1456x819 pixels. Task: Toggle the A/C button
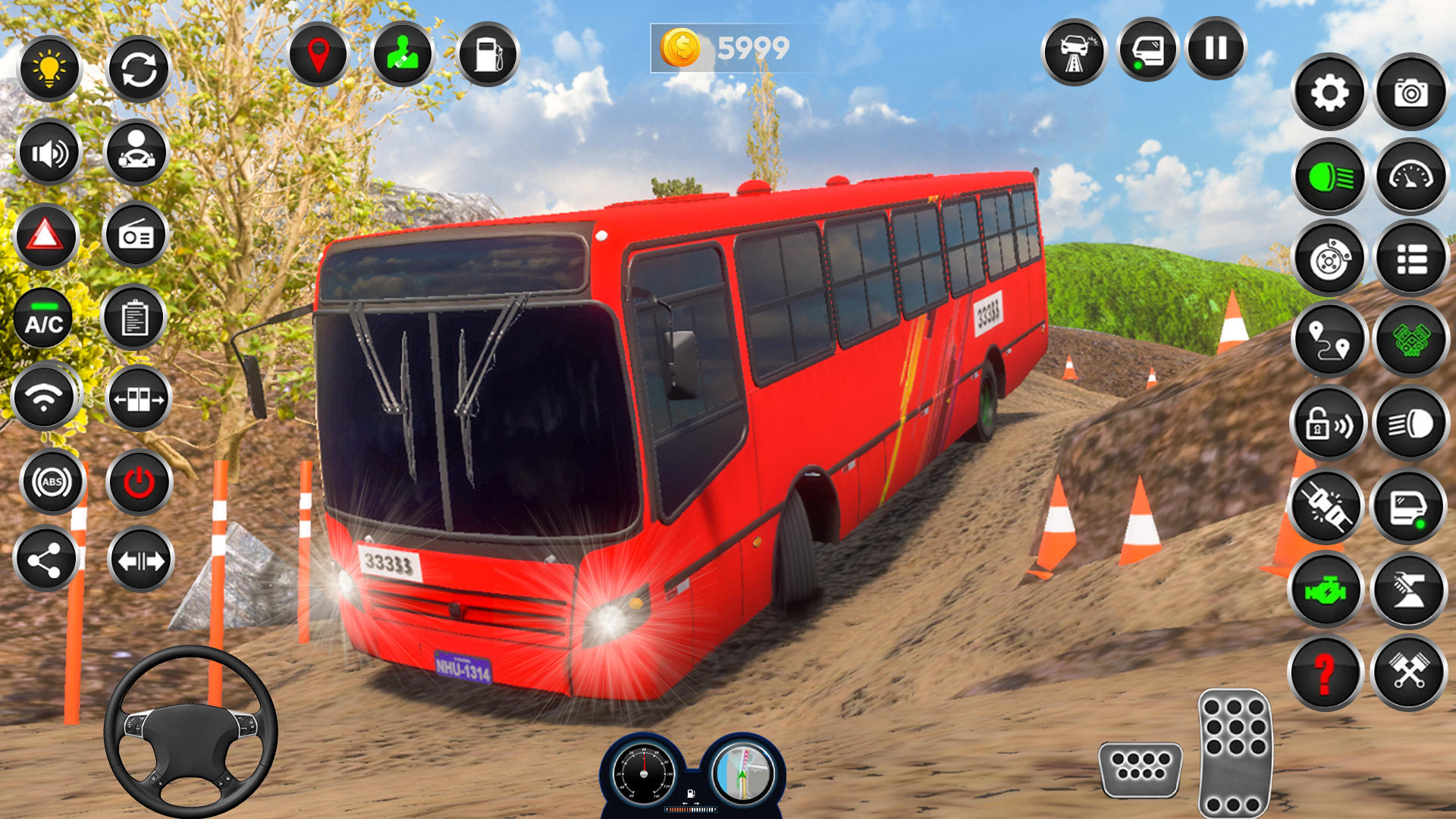[45, 319]
